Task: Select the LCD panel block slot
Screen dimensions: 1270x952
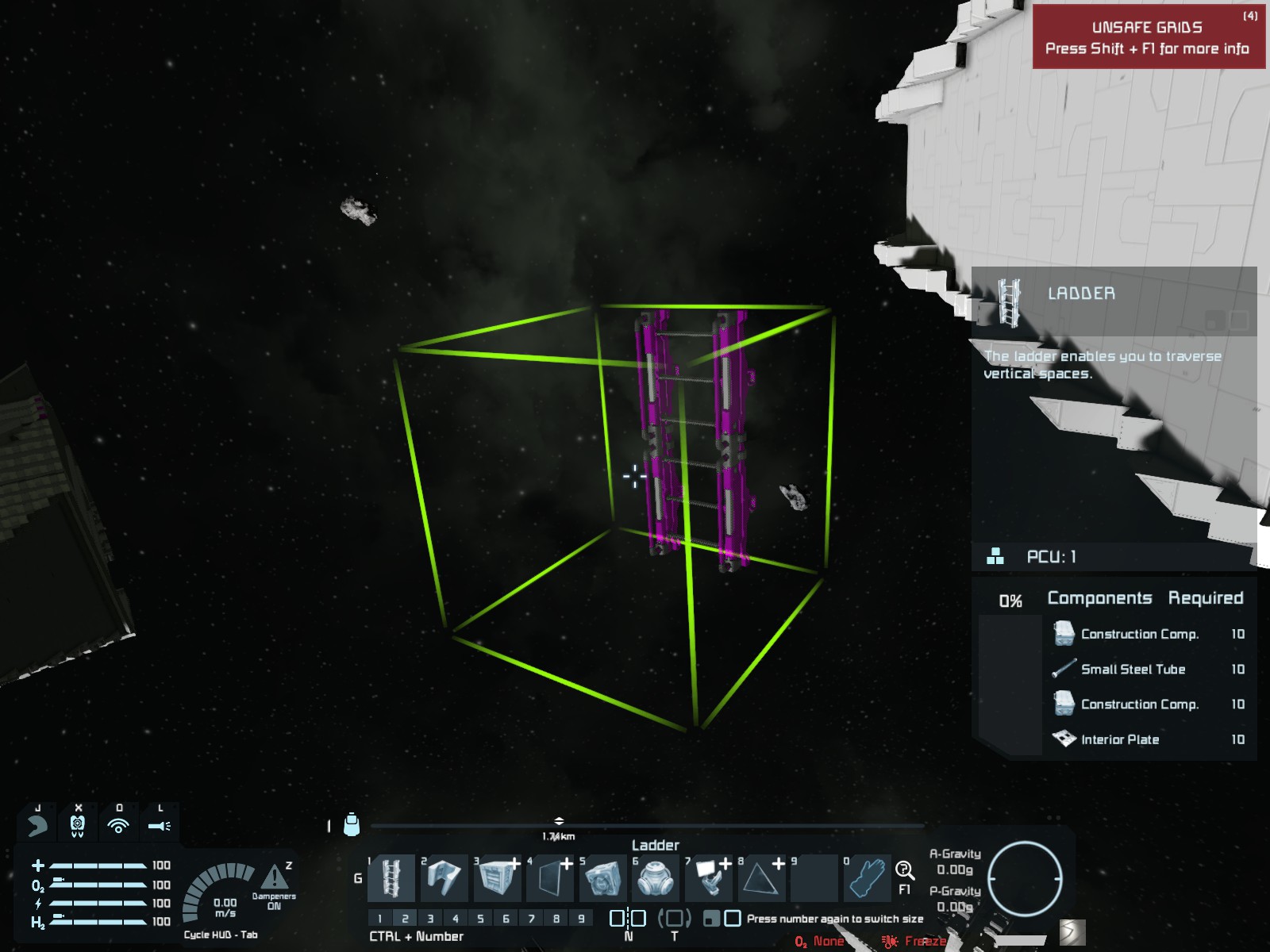Action: coord(710,878)
